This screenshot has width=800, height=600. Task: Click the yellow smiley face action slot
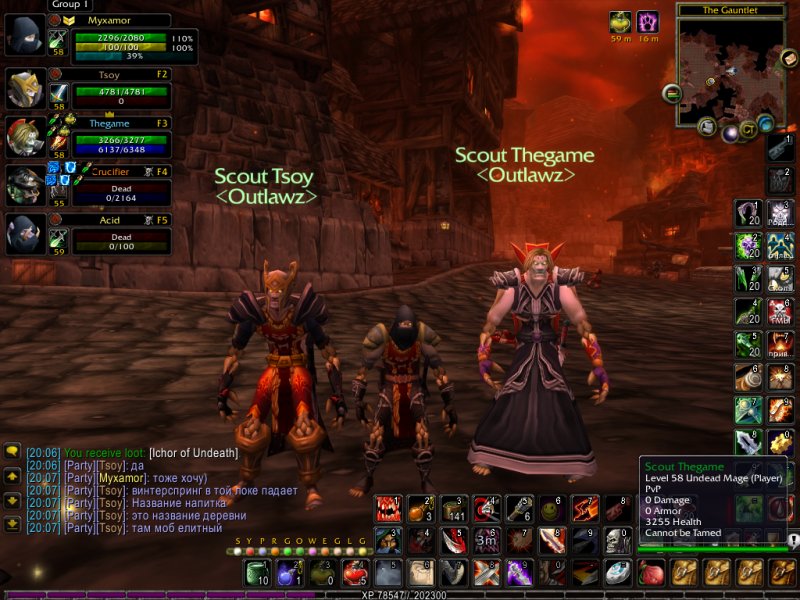[549, 510]
